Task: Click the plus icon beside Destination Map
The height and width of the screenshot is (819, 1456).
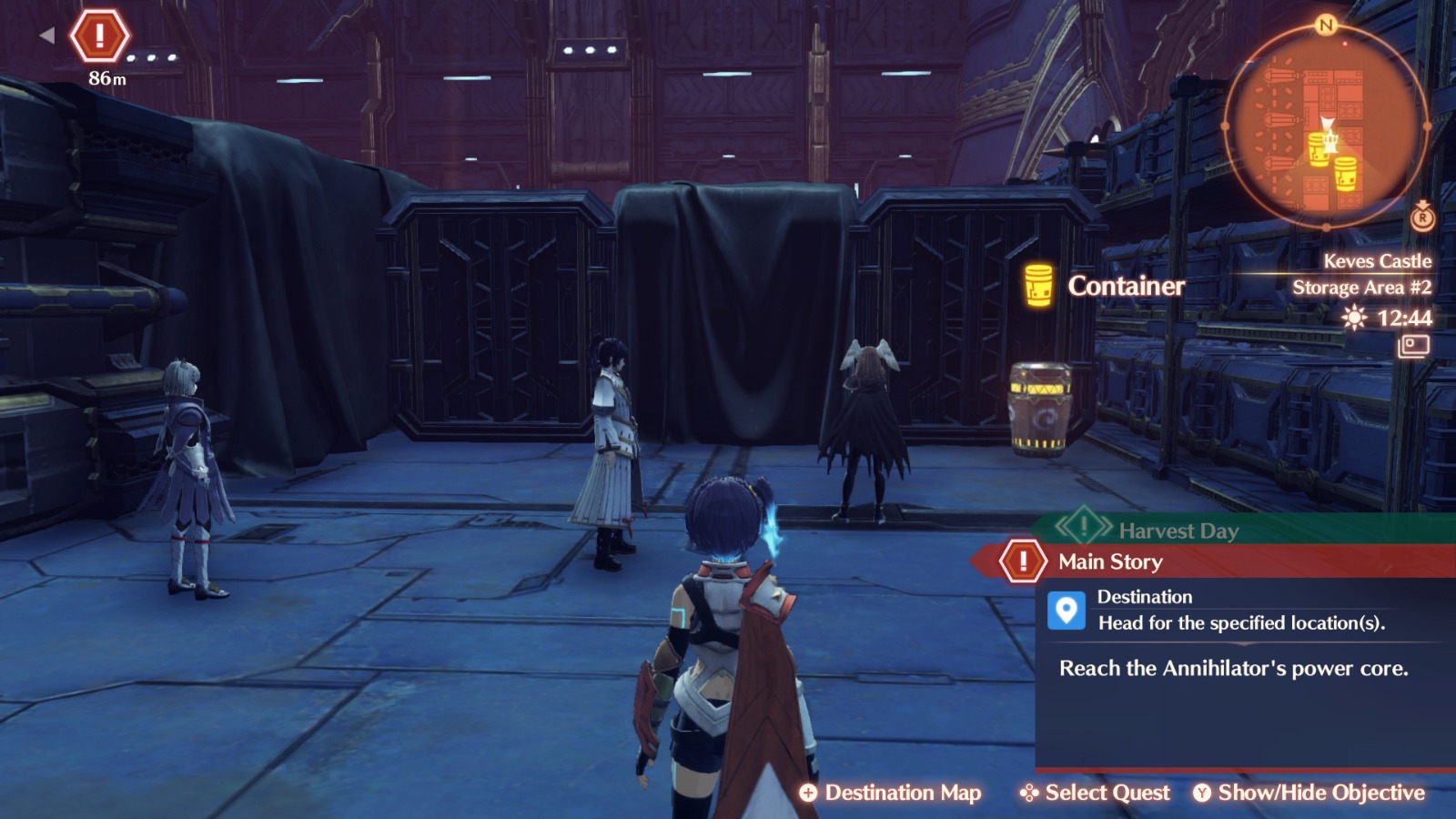Action: click(809, 793)
